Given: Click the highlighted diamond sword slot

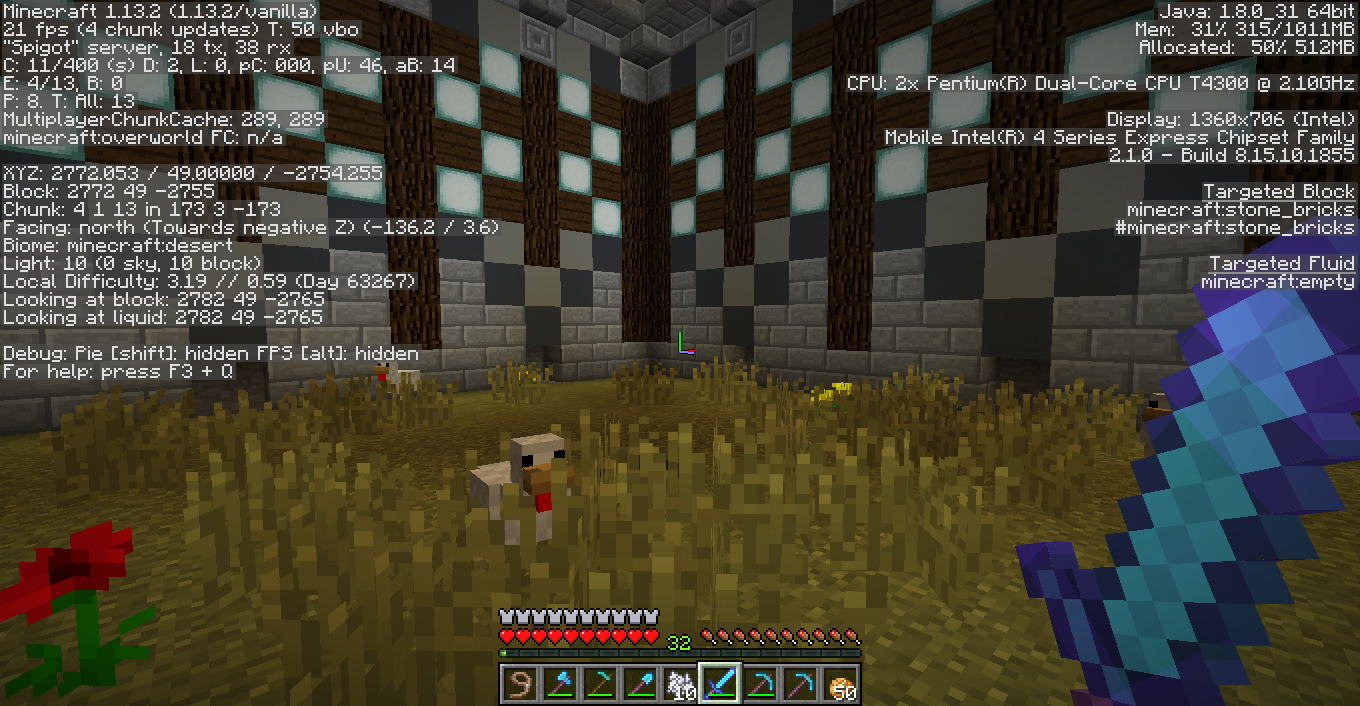Looking at the screenshot, I should [x=720, y=684].
